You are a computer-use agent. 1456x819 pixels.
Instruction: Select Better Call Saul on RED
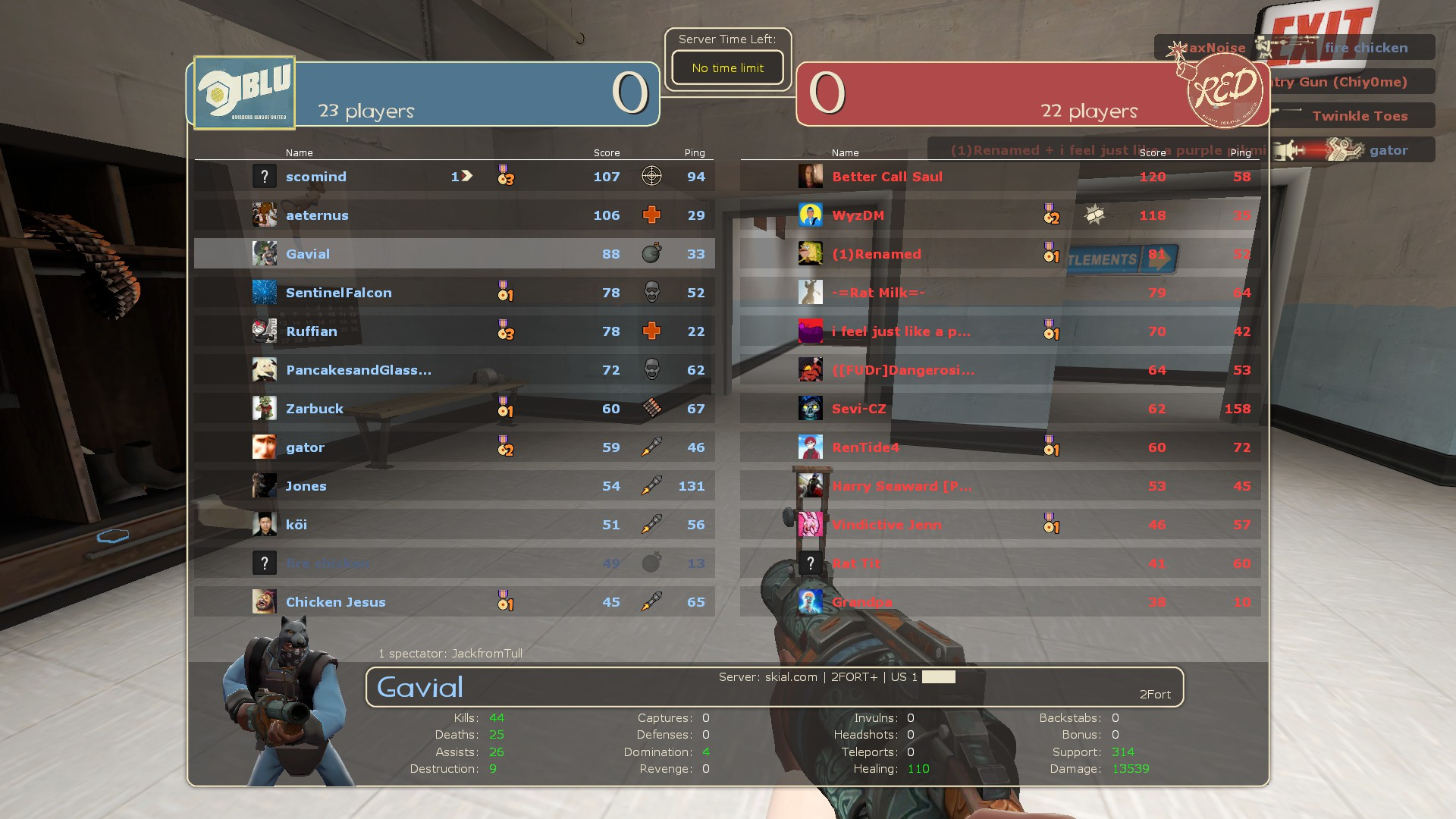click(x=999, y=177)
